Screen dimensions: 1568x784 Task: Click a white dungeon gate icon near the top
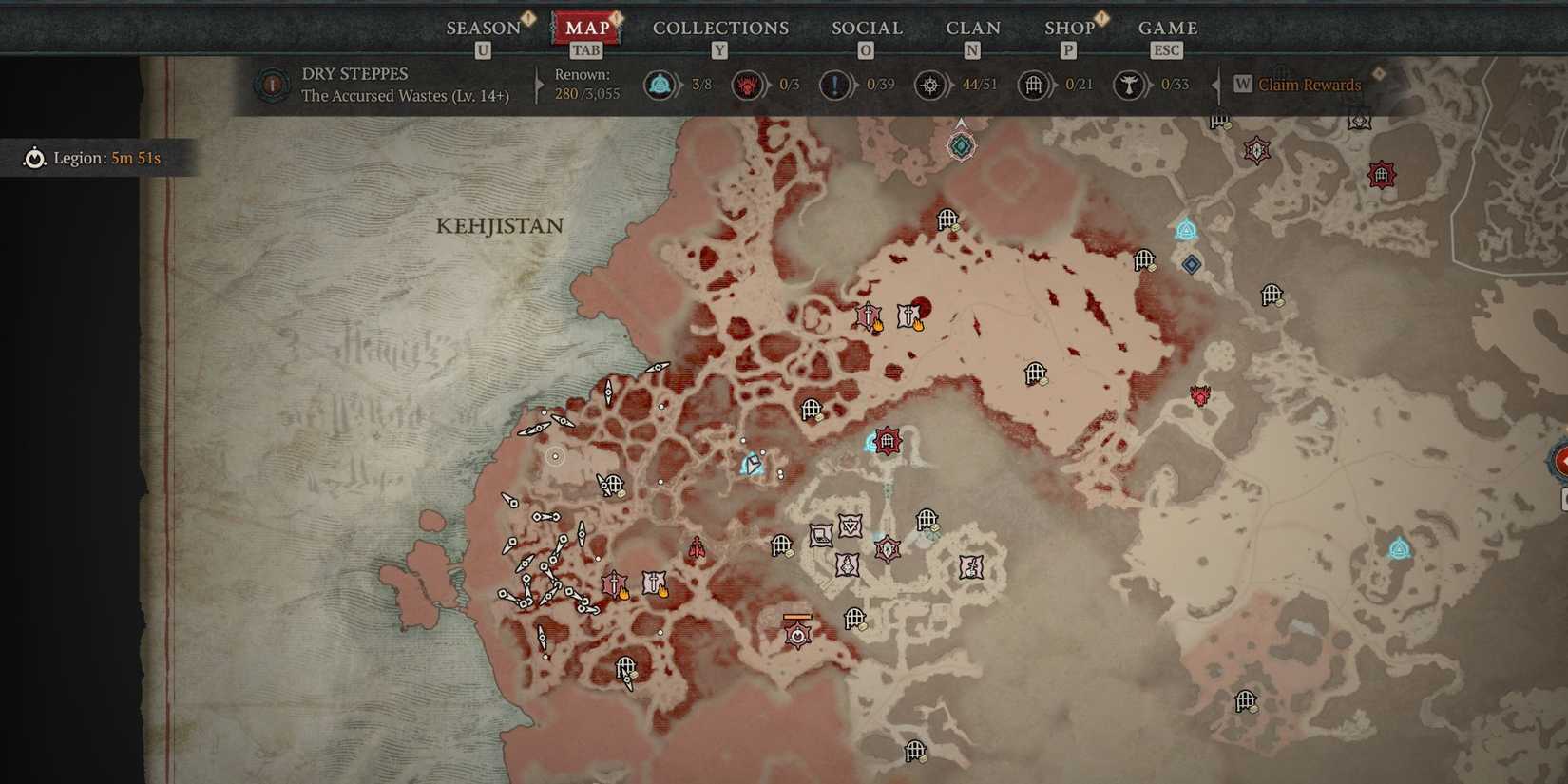947,220
